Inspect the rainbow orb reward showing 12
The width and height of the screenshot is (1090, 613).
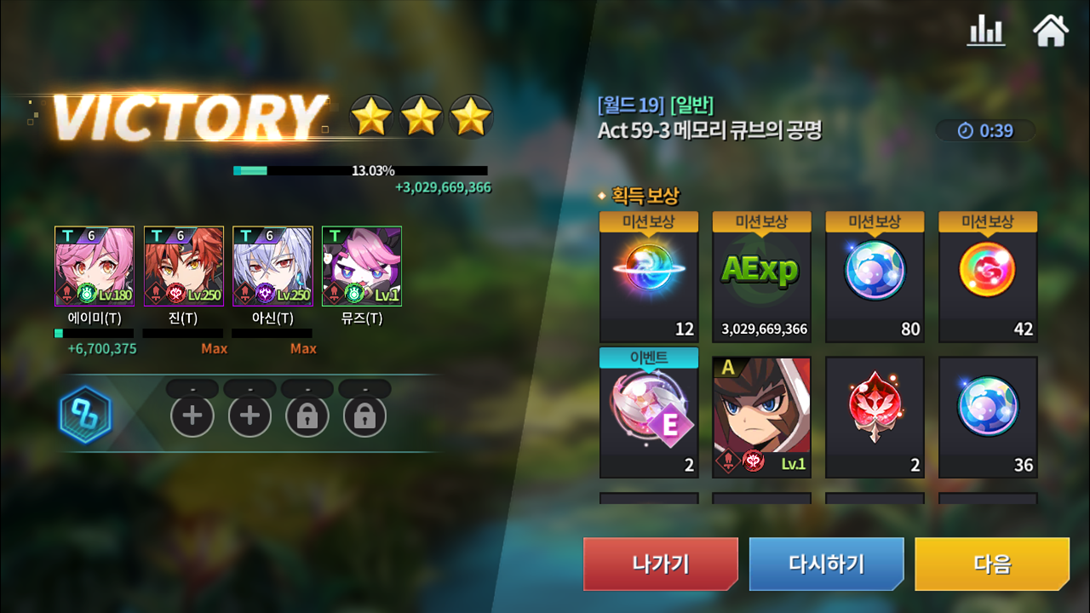(x=648, y=277)
